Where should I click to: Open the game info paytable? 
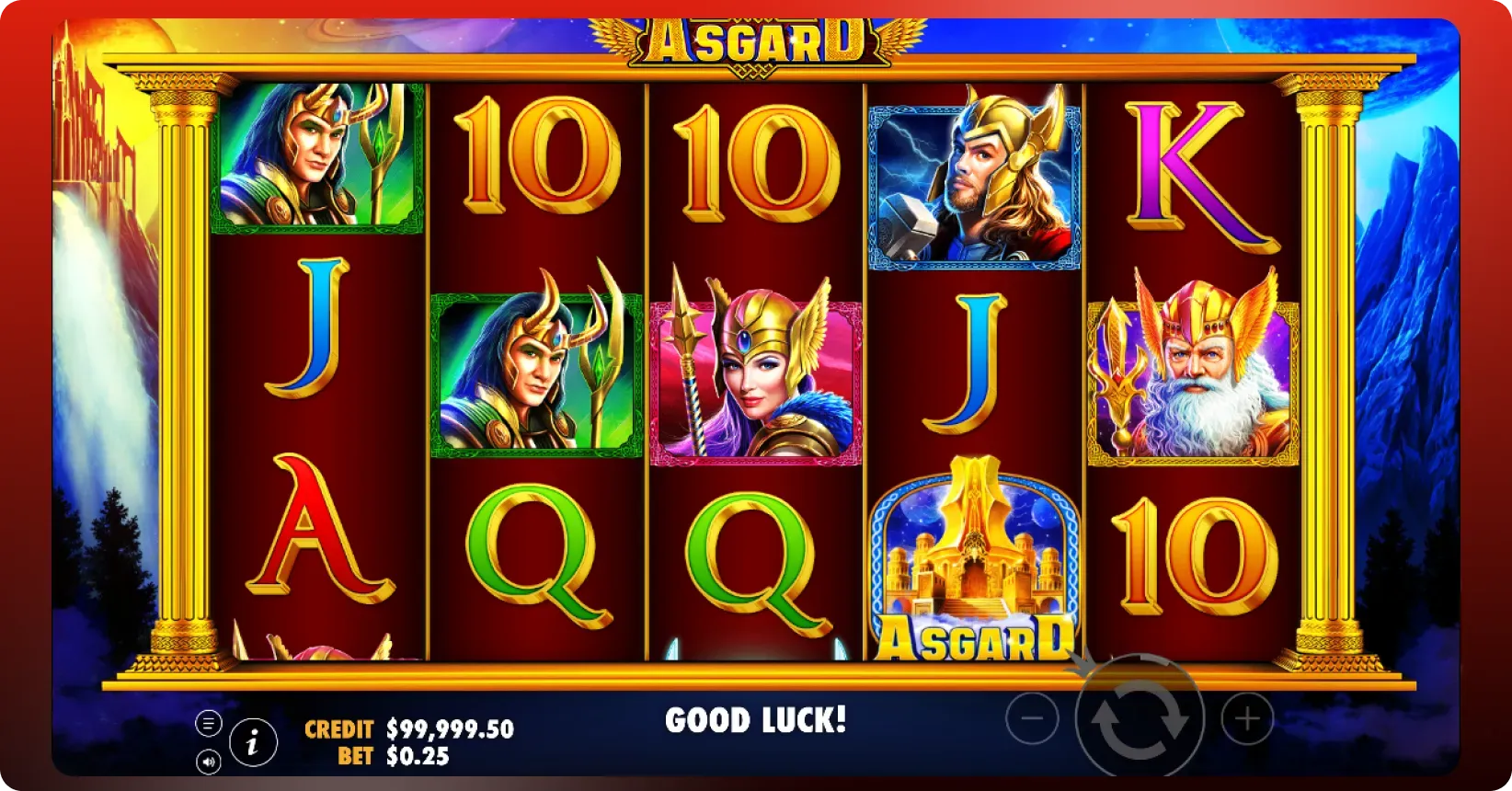click(253, 741)
